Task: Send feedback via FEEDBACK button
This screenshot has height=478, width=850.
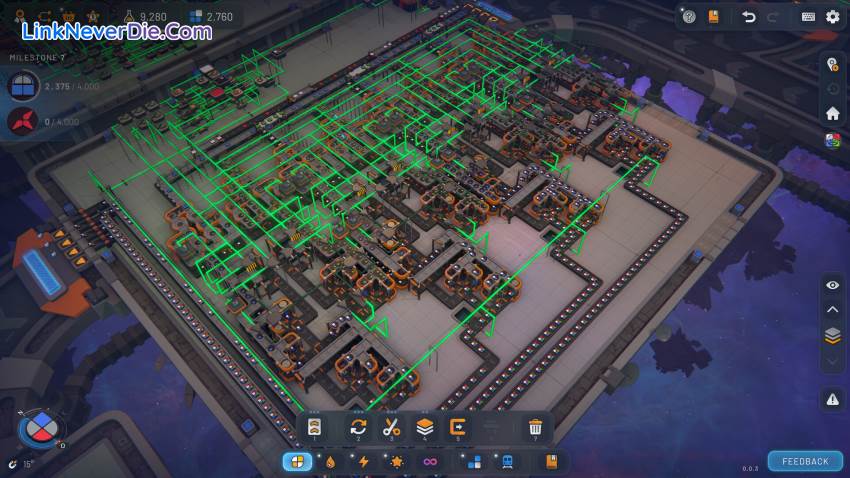Action: [805, 461]
